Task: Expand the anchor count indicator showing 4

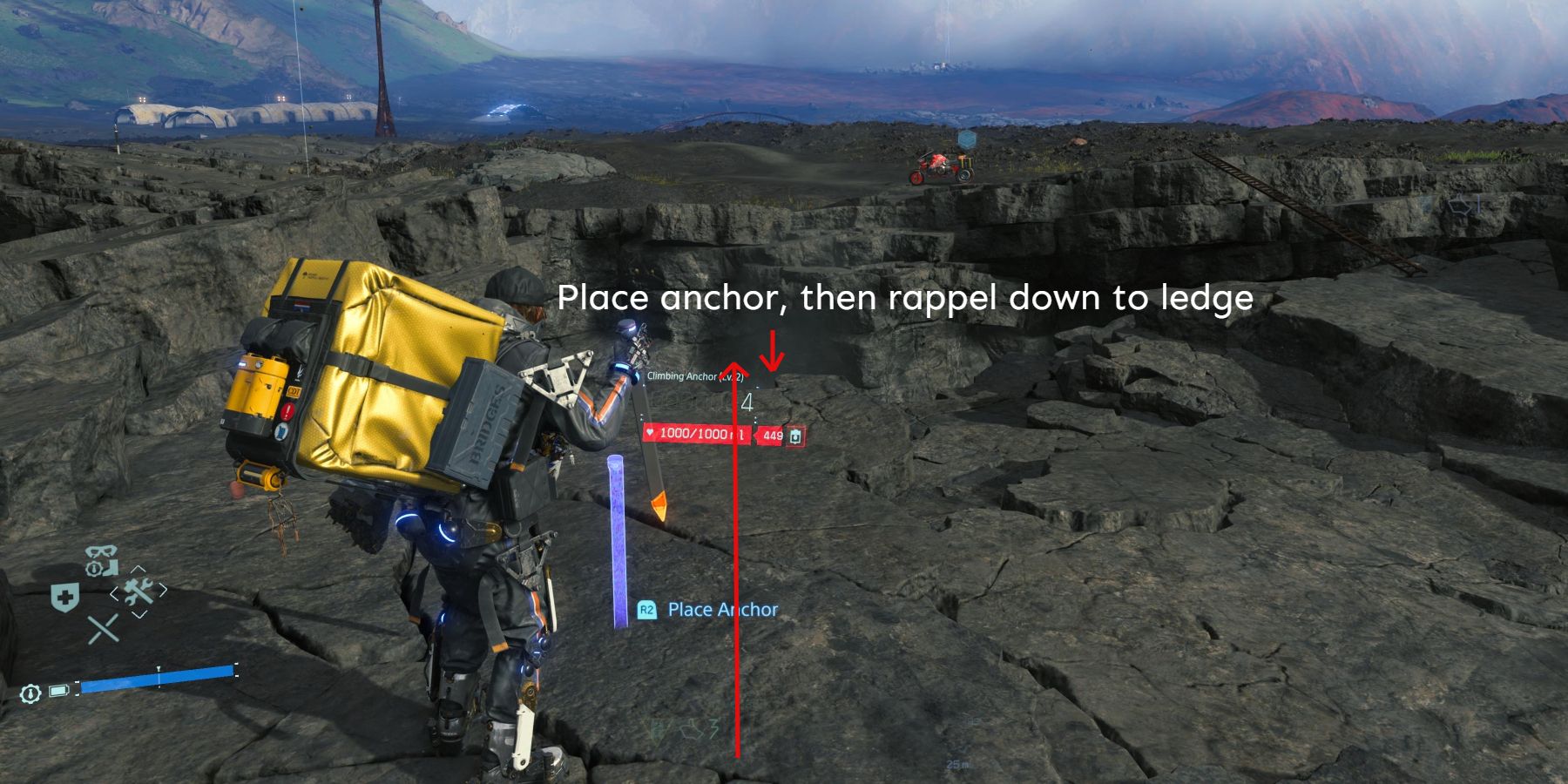Action: coord(747,402)
